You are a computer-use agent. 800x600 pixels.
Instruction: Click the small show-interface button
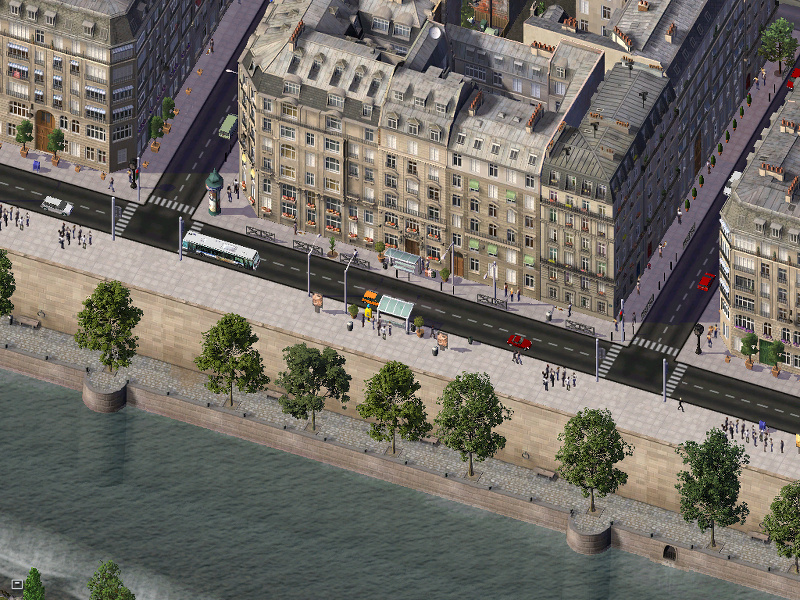16,583
